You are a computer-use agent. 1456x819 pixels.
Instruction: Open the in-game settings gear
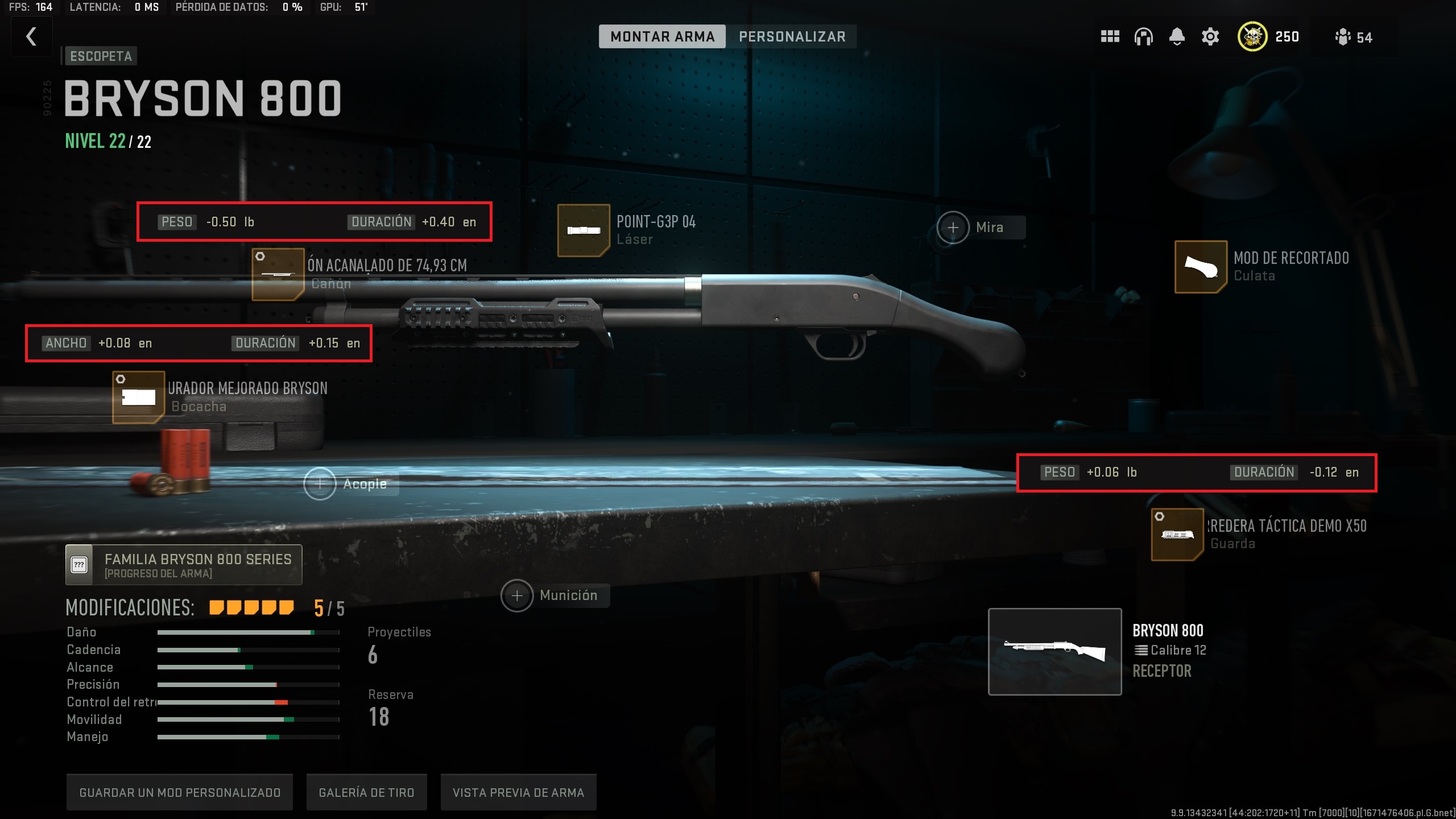(x=1210, y=36)
